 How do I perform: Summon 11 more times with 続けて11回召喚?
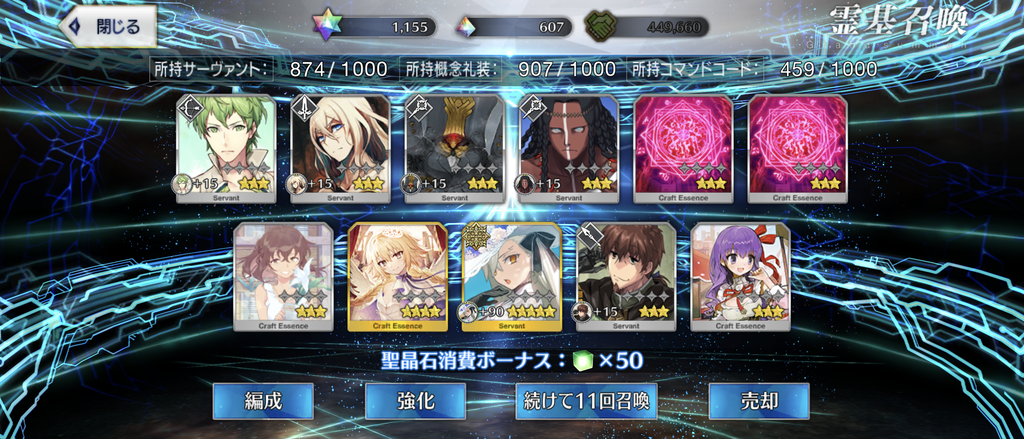(586, 401)
